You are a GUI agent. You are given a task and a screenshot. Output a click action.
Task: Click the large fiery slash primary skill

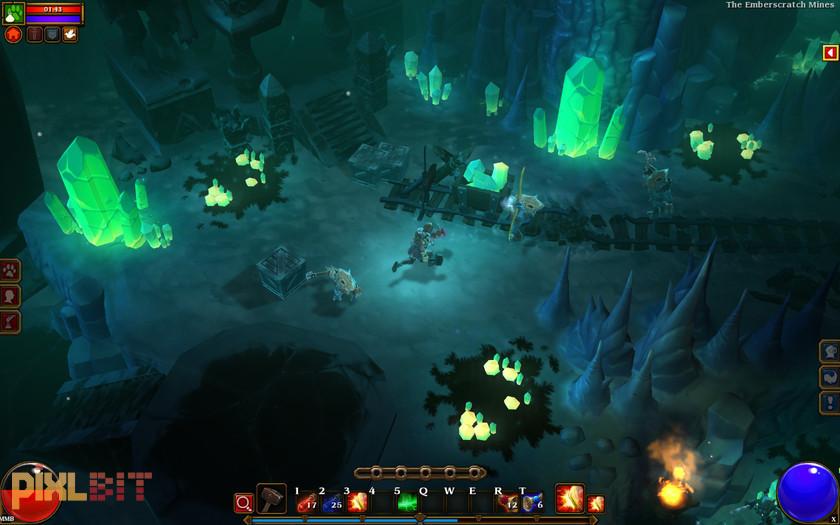click(x=569, y=498)
